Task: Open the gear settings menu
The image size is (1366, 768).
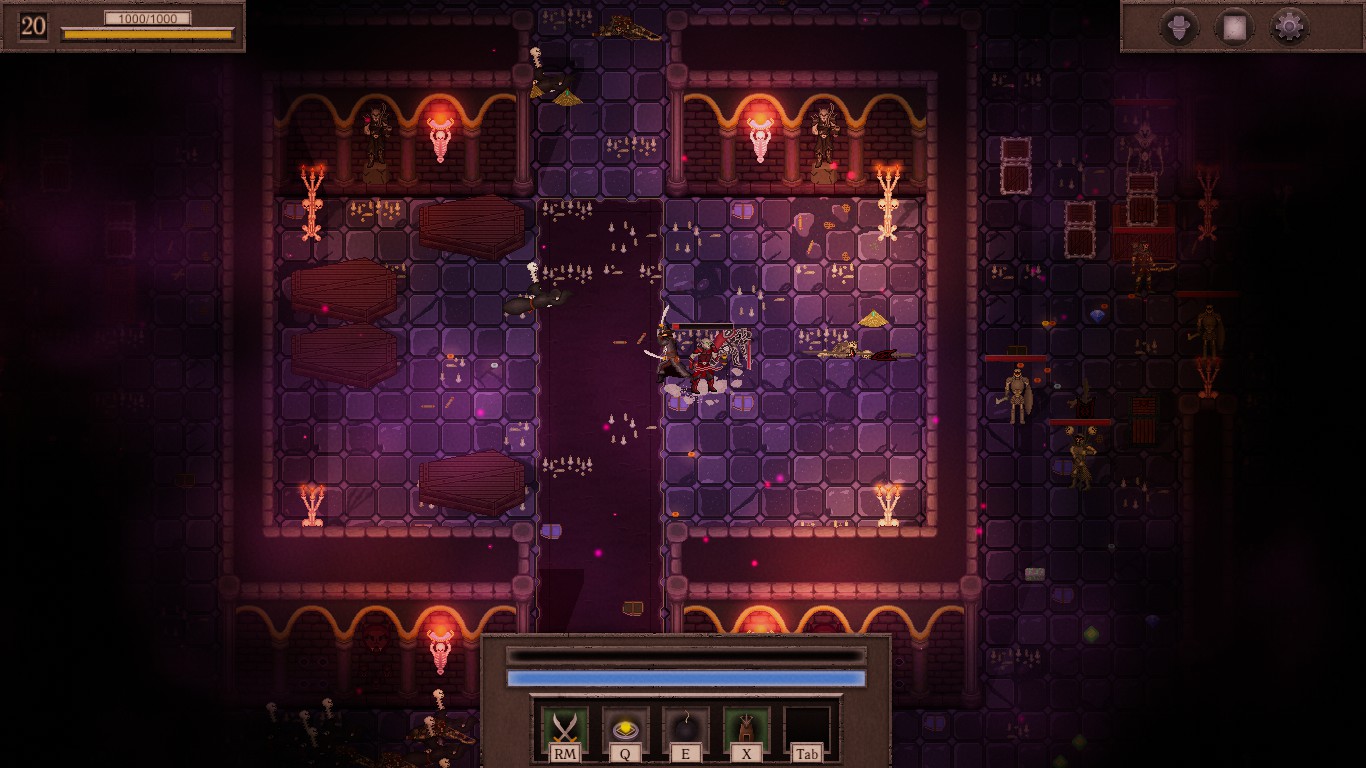Action: (x=1290, y=27)
